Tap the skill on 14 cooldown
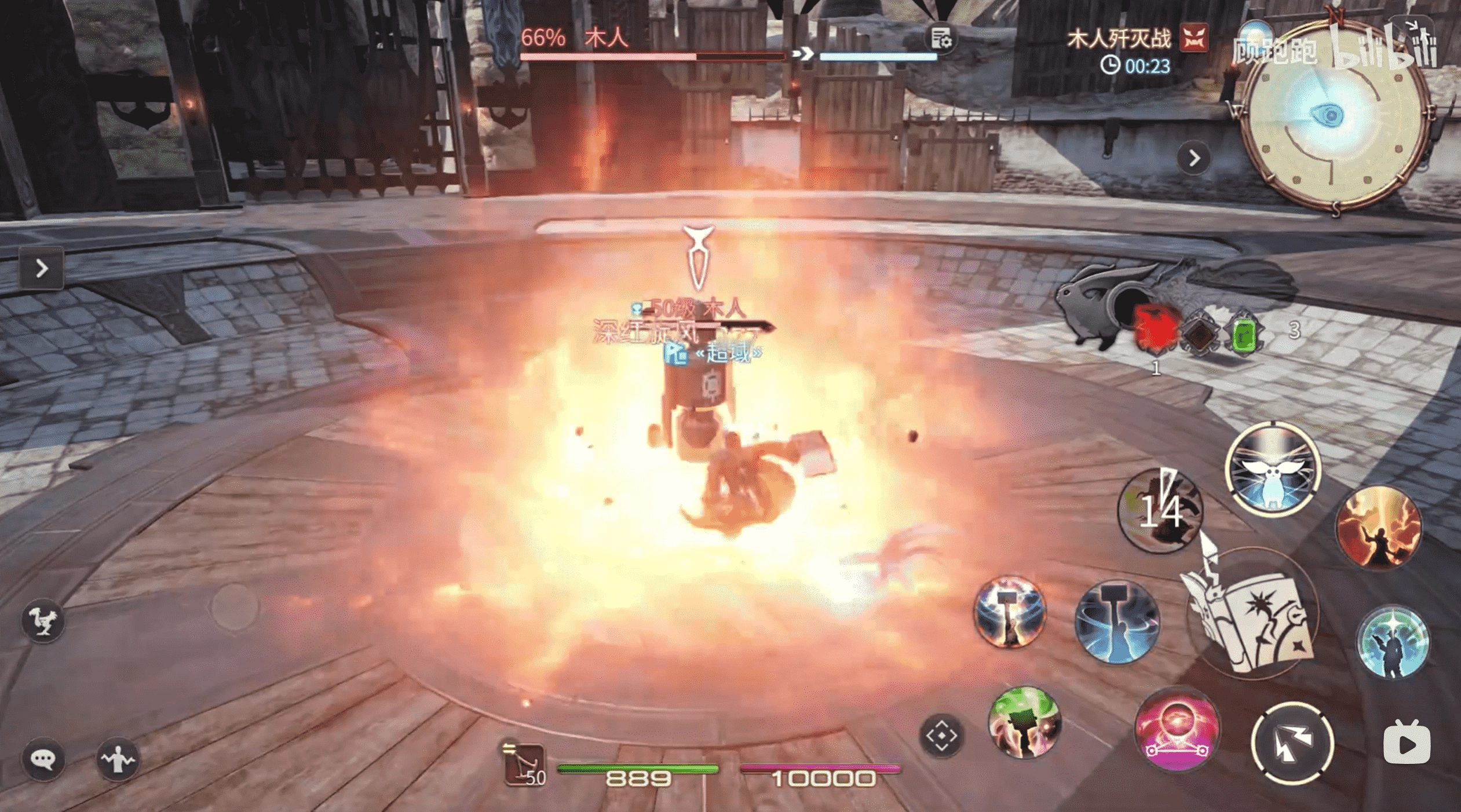This screenshot has width=1461, height=812. click(1160, 511)
